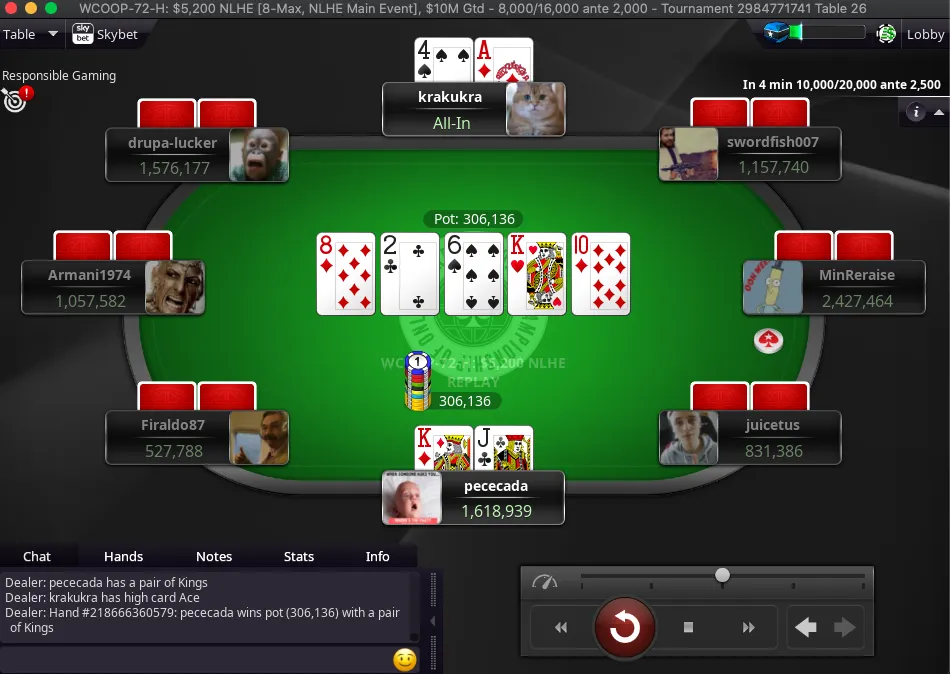The height and width of the screenshot is (674, 950).
Task: Replay the hand with the red replay button
Action: pyautogui.click(x=625, y=627)
